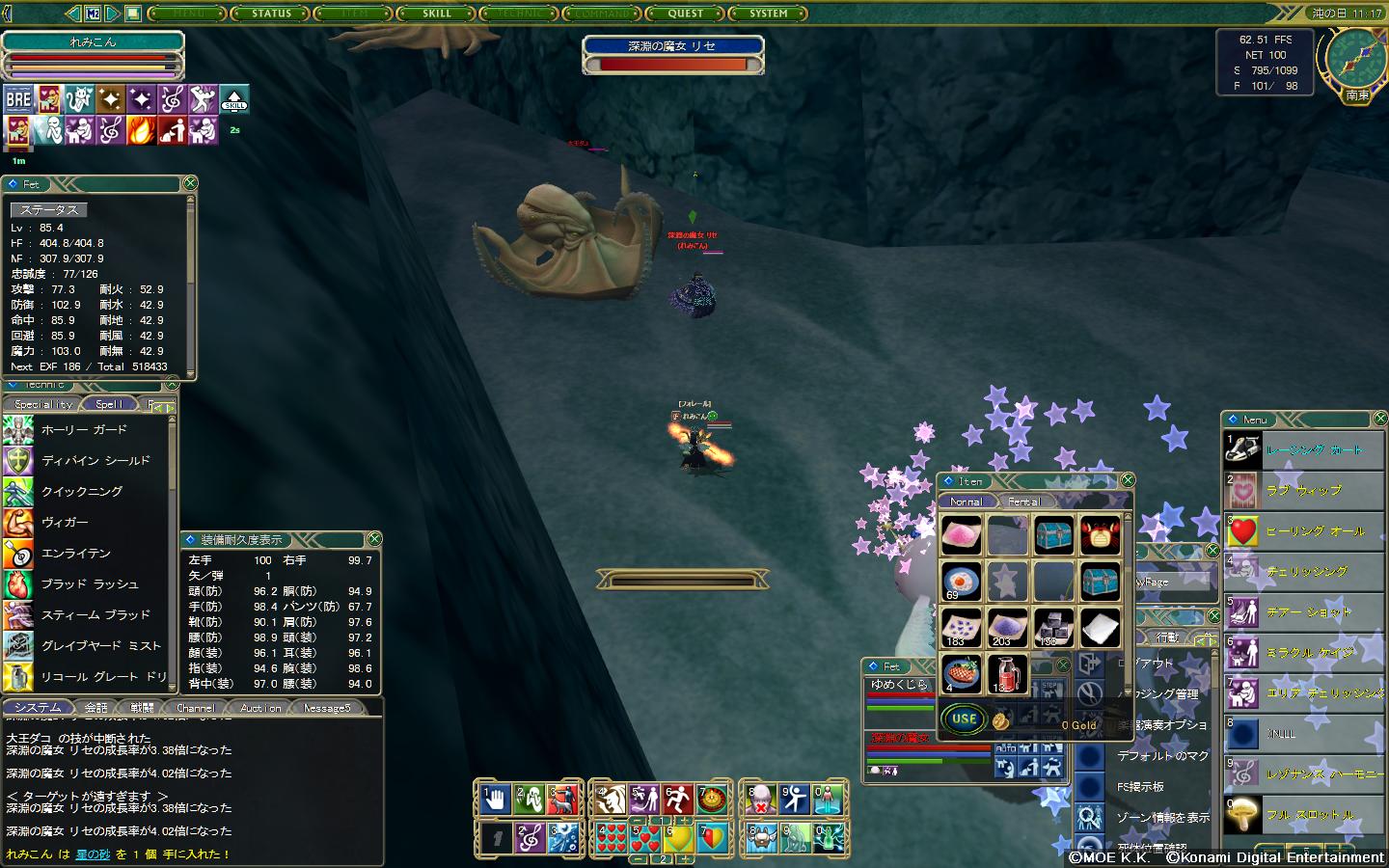The height and width of the screenshot is (868, 1389).
Task: Open the QUEST menu
Action: pyautogui.click(x=685, y=14)
